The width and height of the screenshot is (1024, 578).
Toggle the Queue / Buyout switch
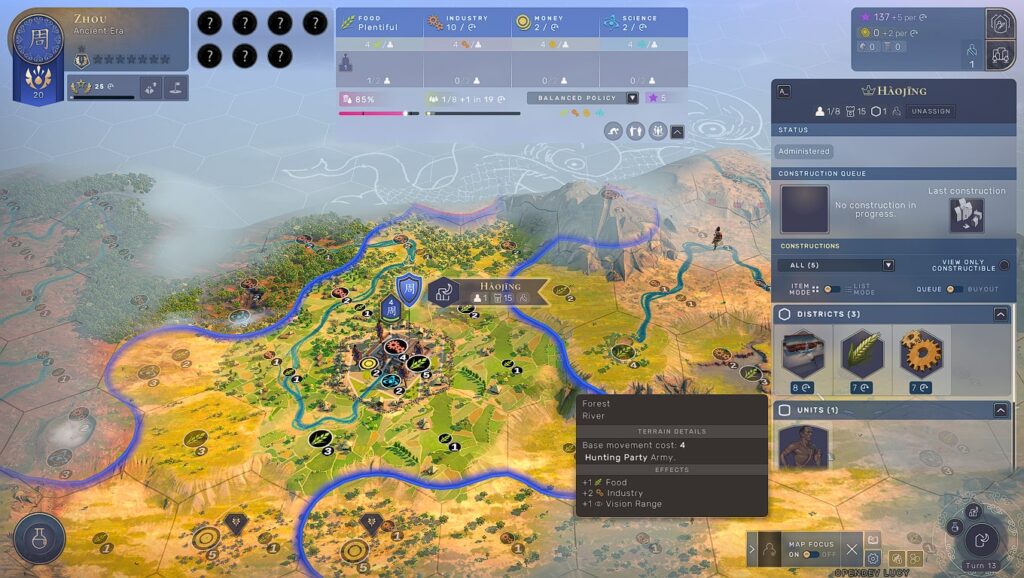954,289
